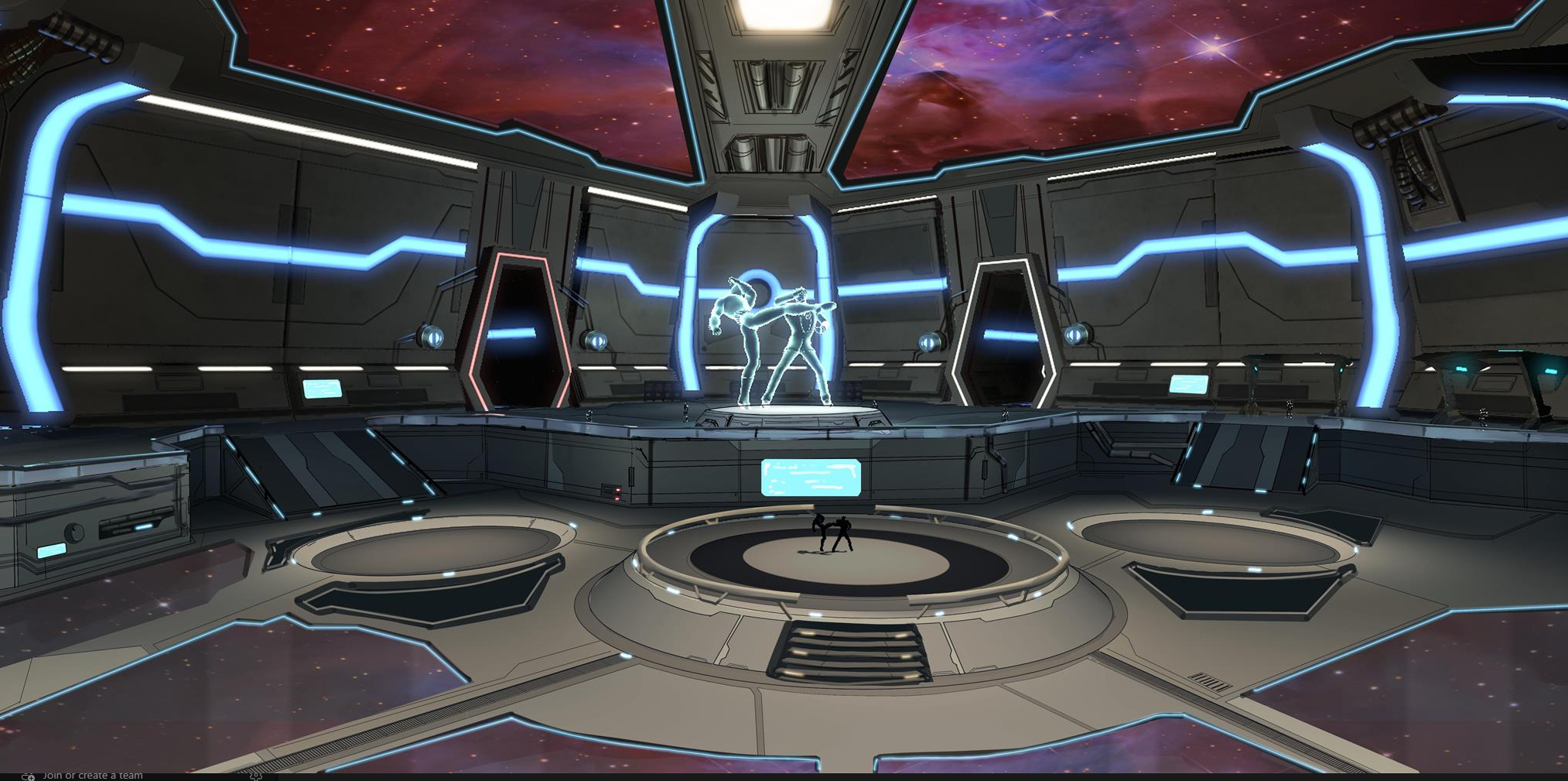This screenshot has height=781, width=1568.
Task: Open the gear settings icon
Action: click(256, 775)
